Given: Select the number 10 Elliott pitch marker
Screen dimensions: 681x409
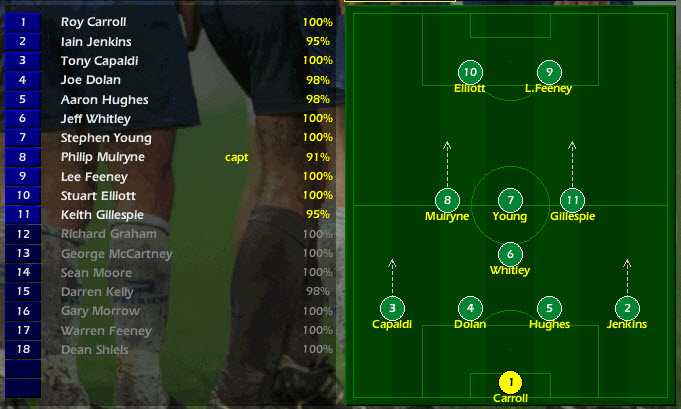Looking at the screenshot, I should coord(470,72).
